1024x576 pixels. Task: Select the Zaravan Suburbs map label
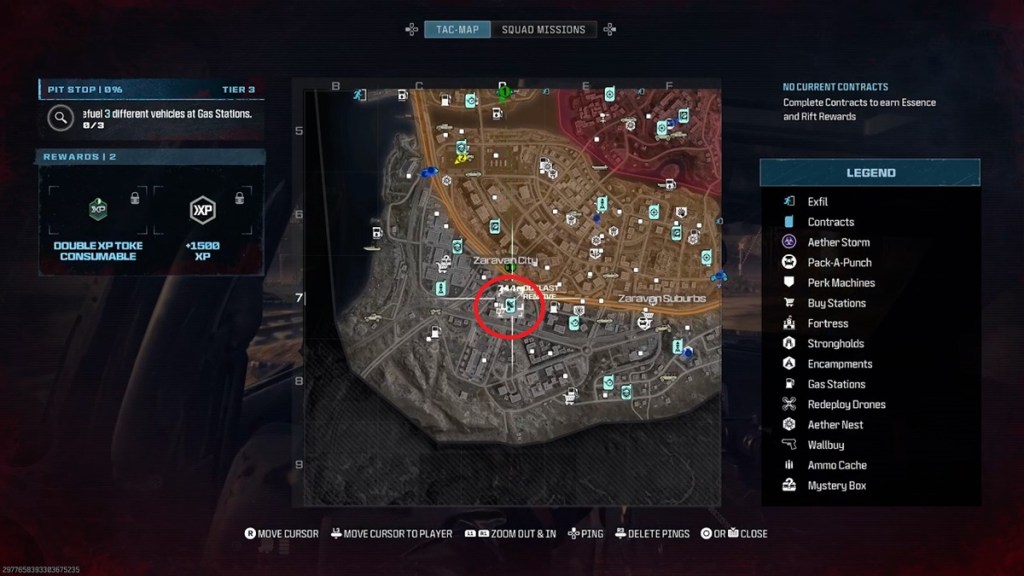tap(661, 298)
